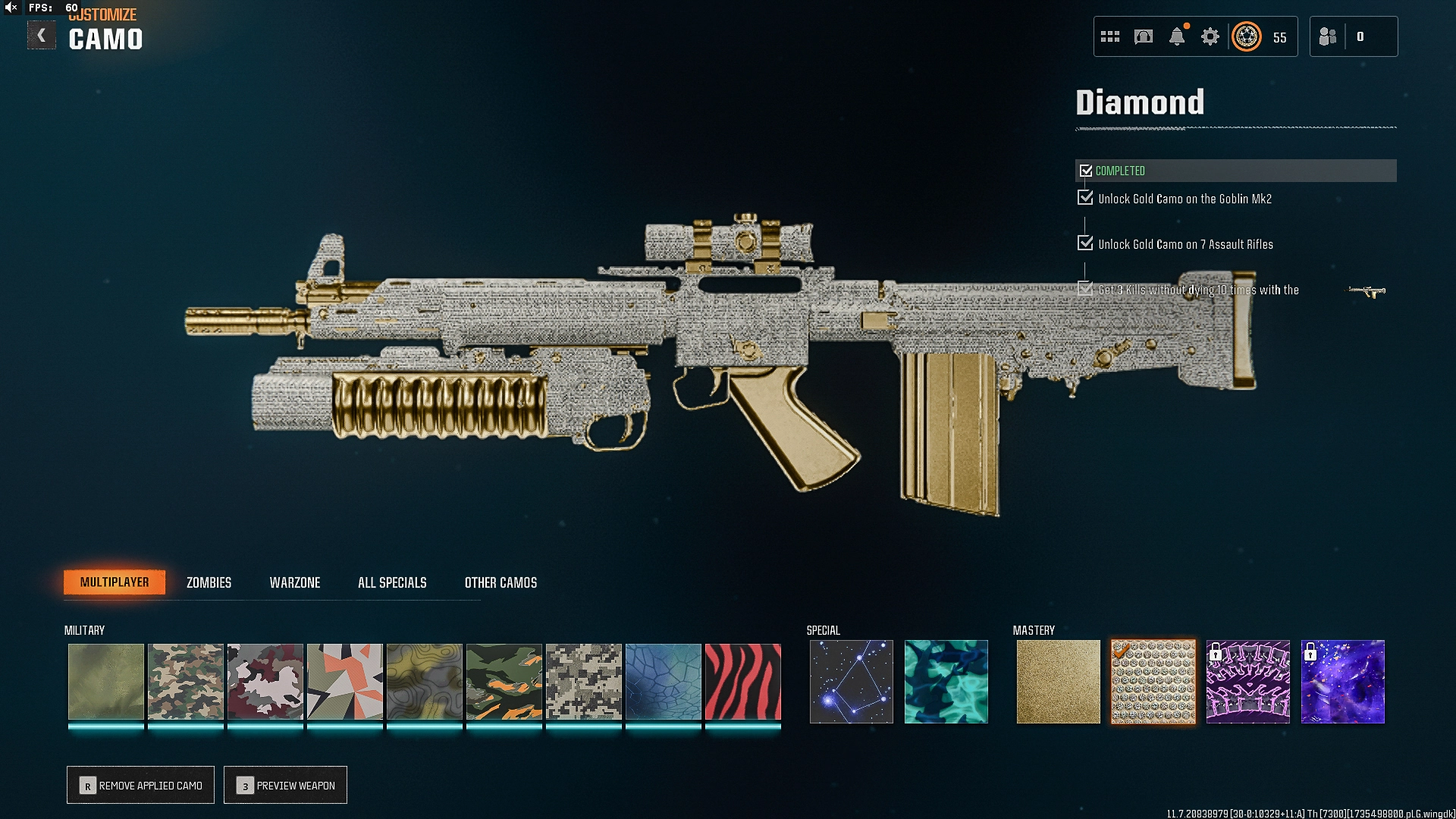Pick the locked pink Dark Spine camo

click(x=1247, y=682)
